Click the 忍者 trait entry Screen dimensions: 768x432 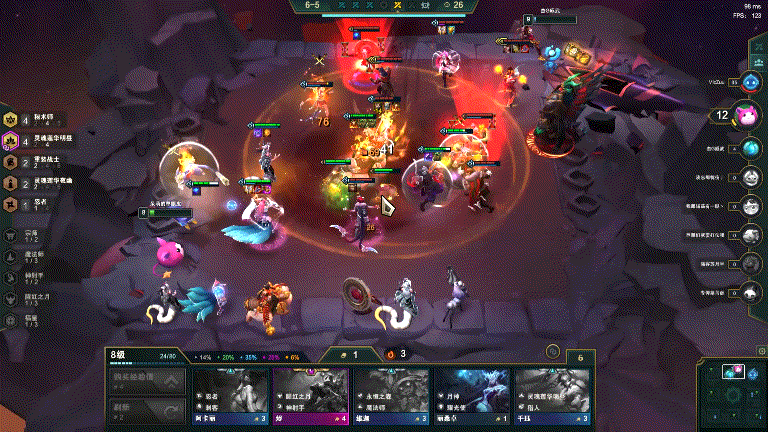[x=30, y=204]
